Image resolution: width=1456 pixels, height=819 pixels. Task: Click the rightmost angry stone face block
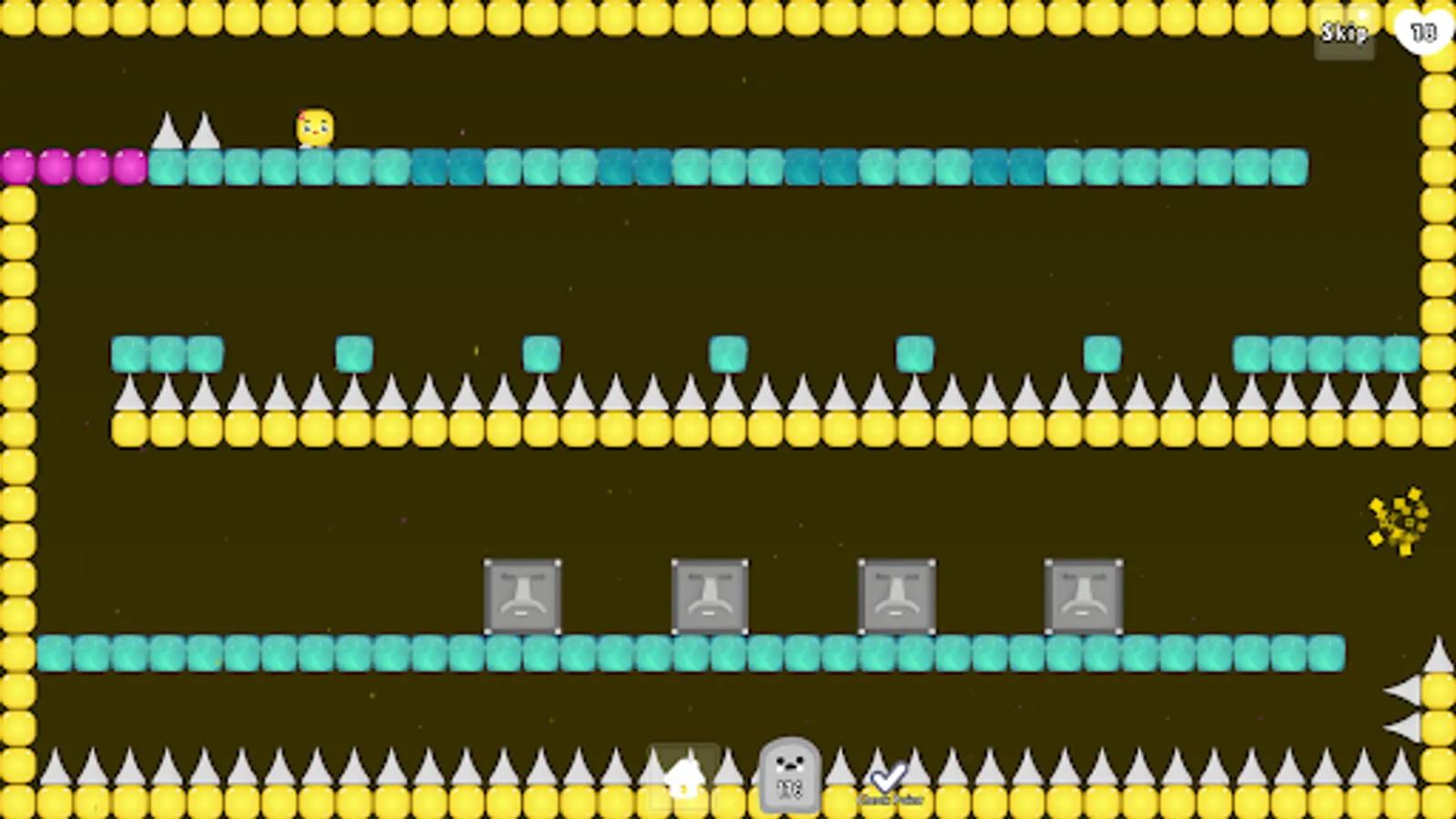coord(1084,596)
